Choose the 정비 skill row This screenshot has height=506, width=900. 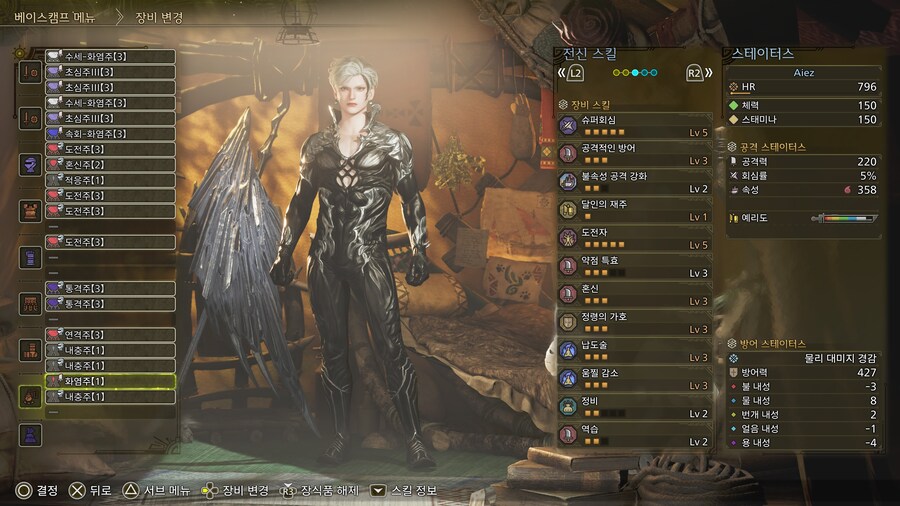634,407
